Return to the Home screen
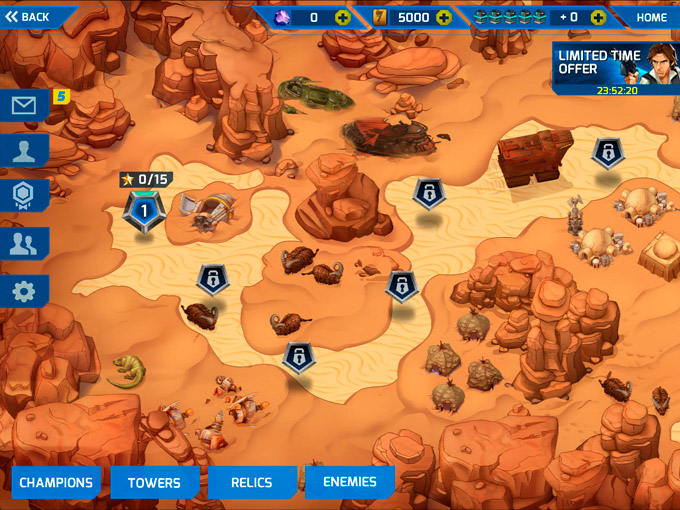Viewport: 680px width, 510px height. tap(651, 17)
